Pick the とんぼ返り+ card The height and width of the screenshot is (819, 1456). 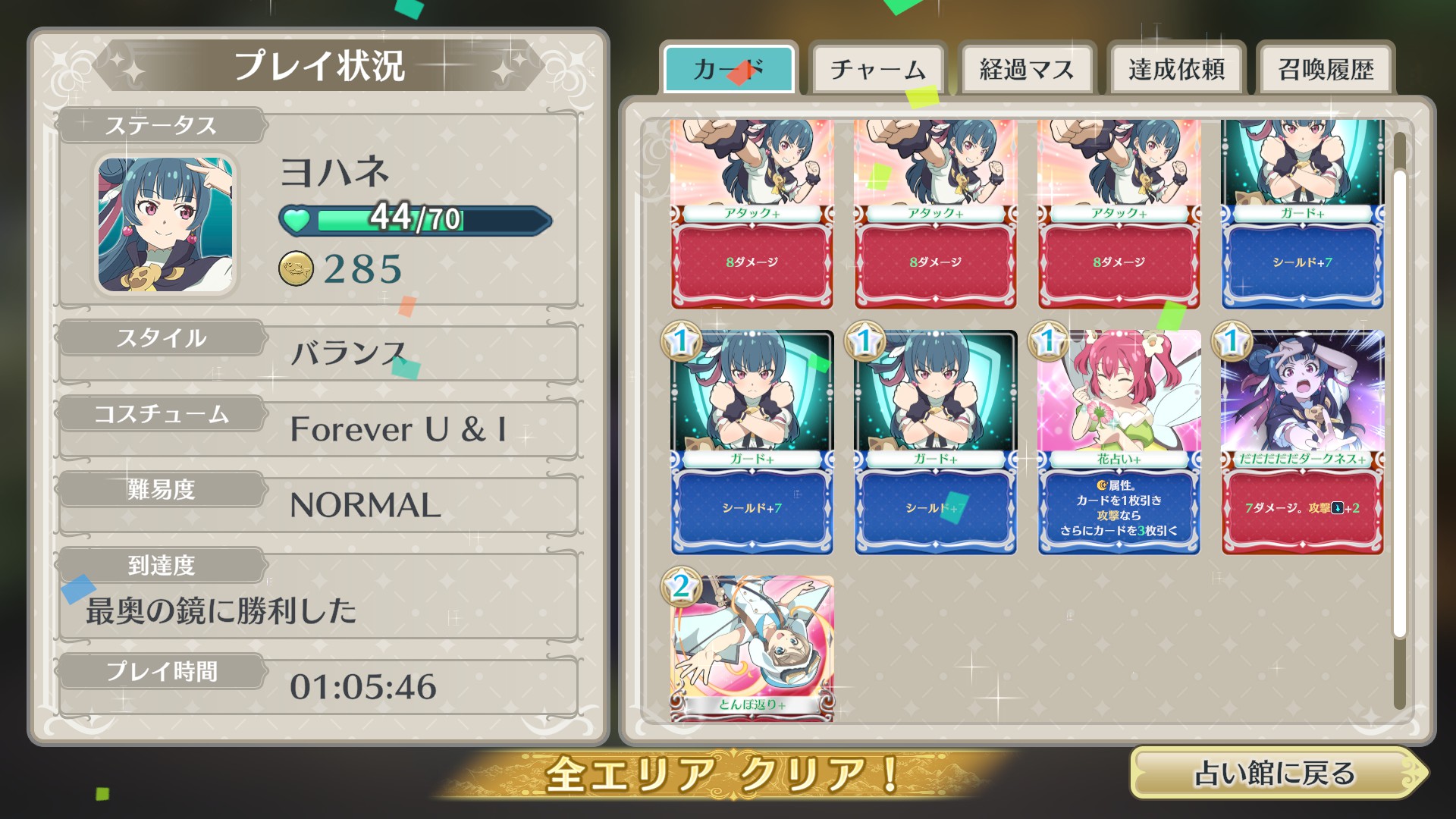752,647
